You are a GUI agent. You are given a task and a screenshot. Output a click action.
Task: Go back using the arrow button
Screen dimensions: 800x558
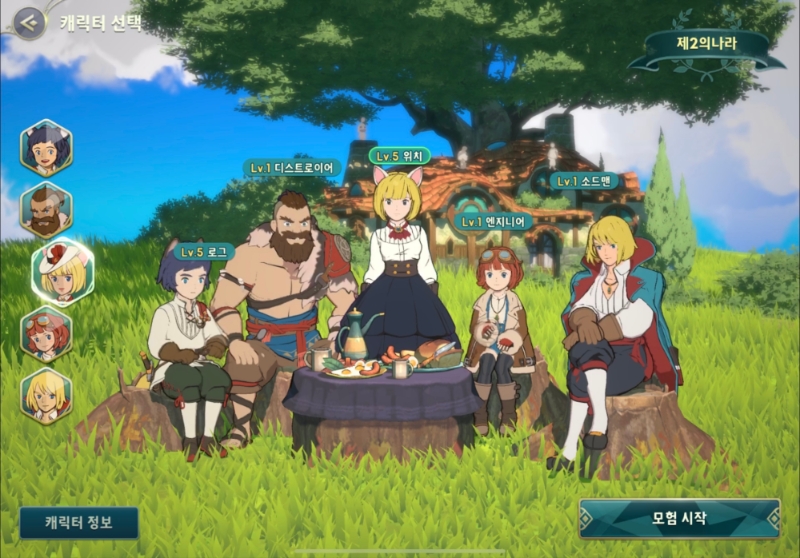(x=29, y=22)
